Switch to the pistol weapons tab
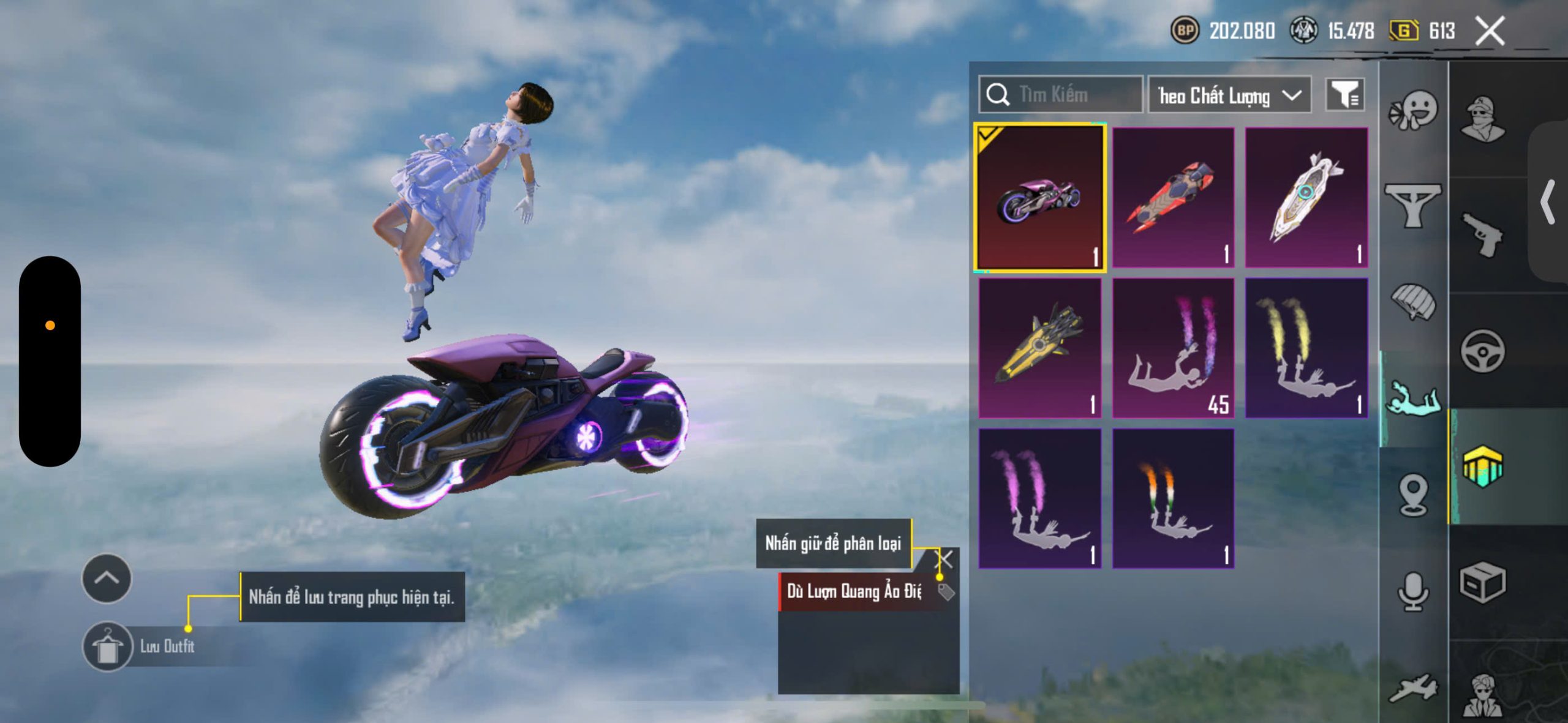The width and height of the screenshot is (1568, 723). click(1482, 235)
